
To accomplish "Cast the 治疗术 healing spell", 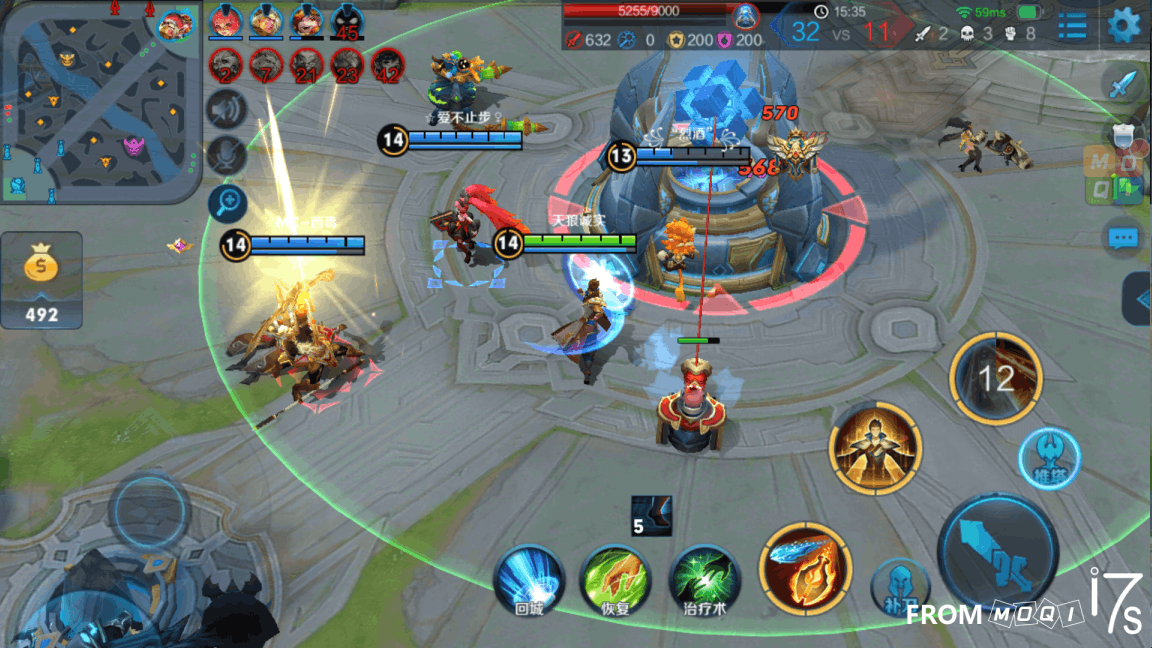I will click(x=704, y=579).
